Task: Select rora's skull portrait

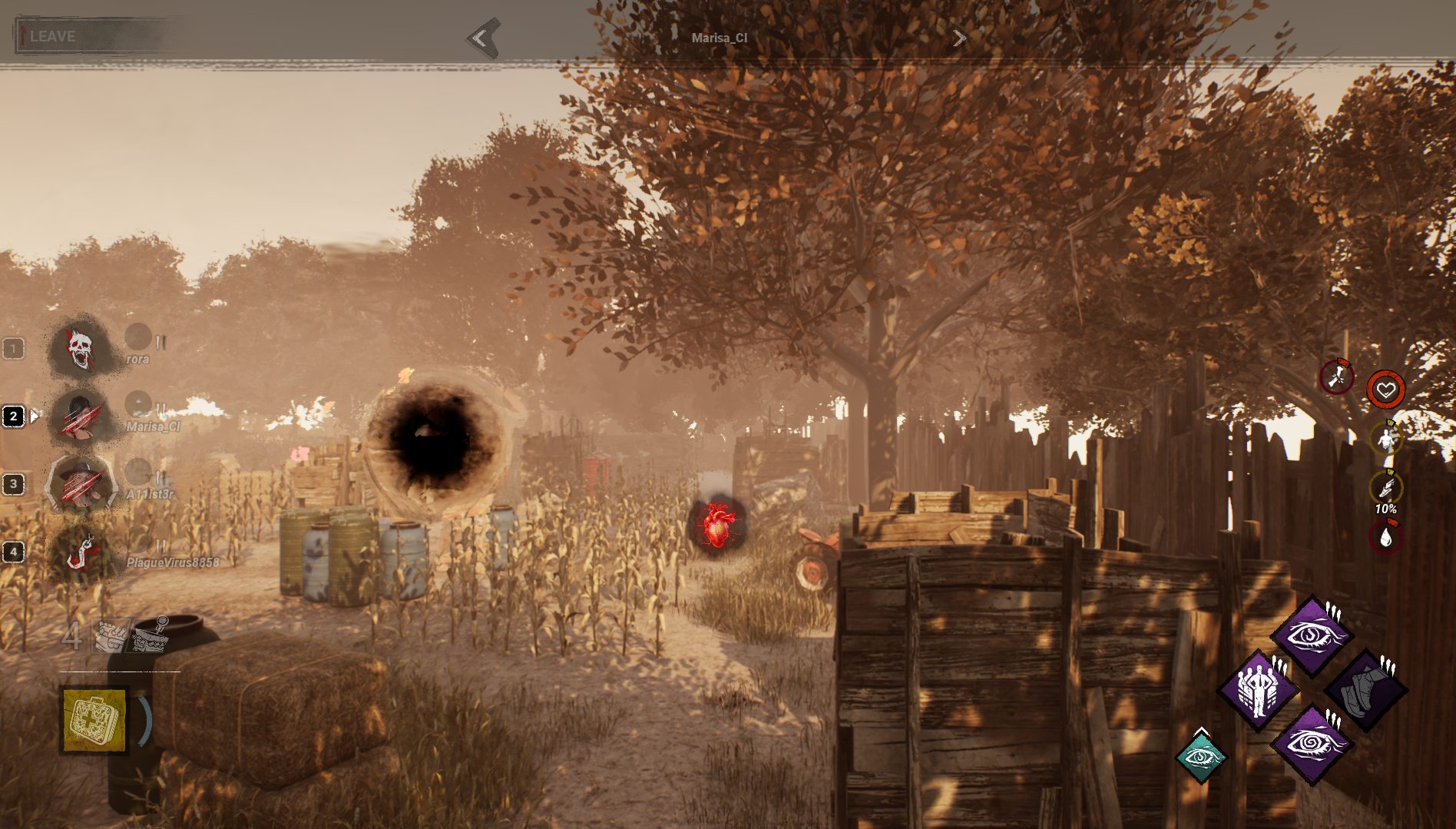Action: pyautogui.click(x=81, y=350)
